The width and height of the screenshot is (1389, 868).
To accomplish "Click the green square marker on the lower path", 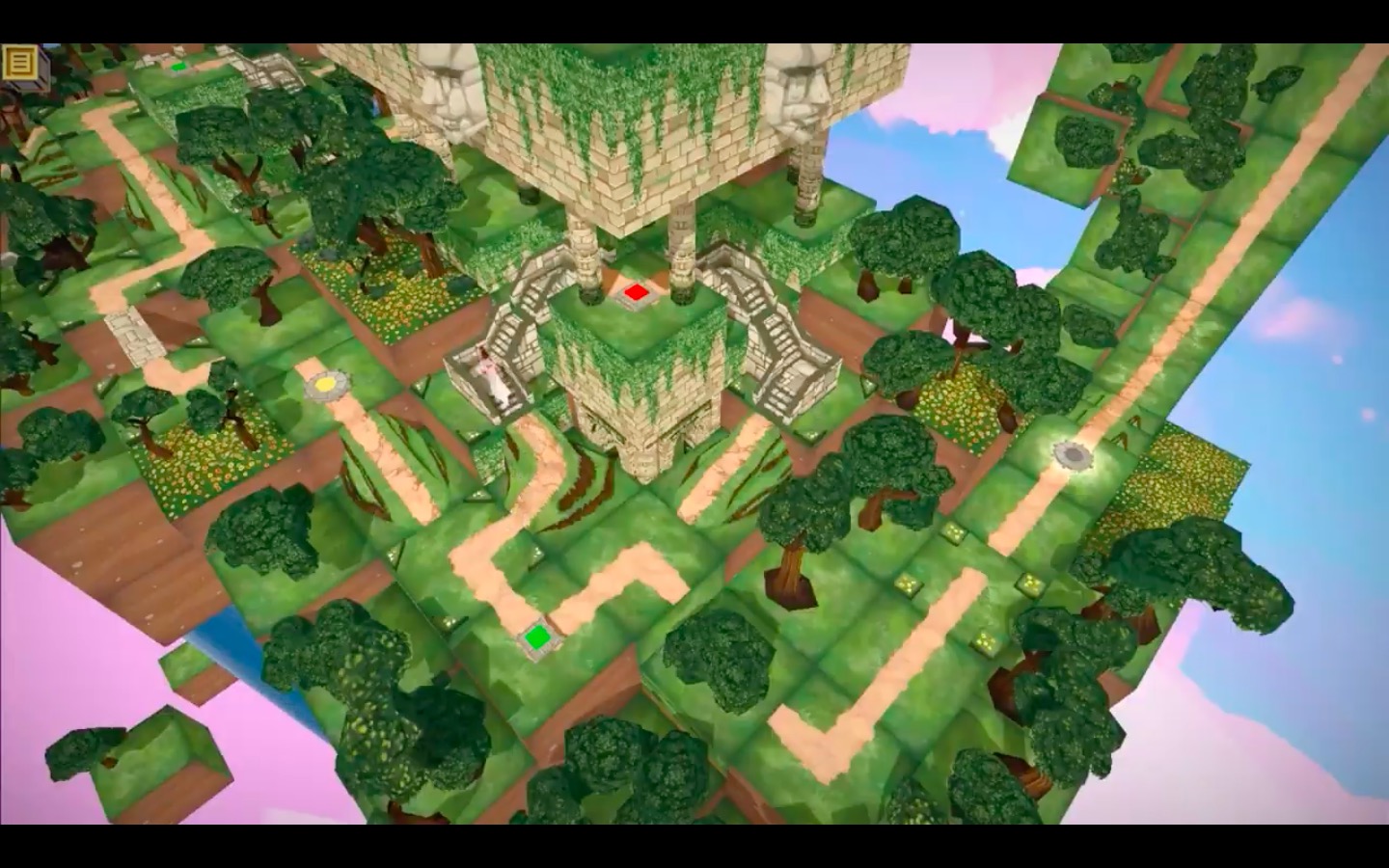I will click(x=537, y=635).
